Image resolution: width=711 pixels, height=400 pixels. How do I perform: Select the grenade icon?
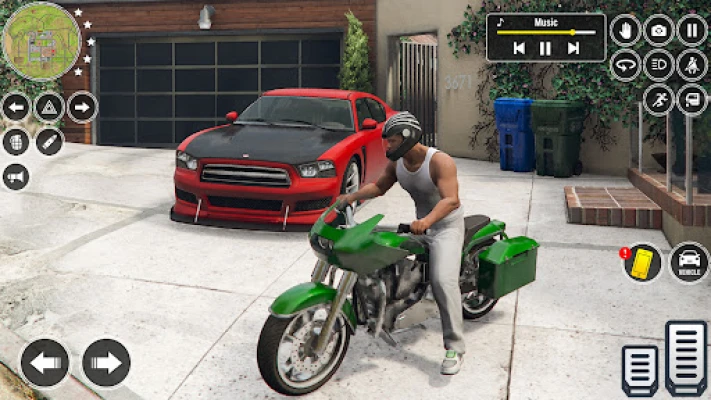point(16,142)
